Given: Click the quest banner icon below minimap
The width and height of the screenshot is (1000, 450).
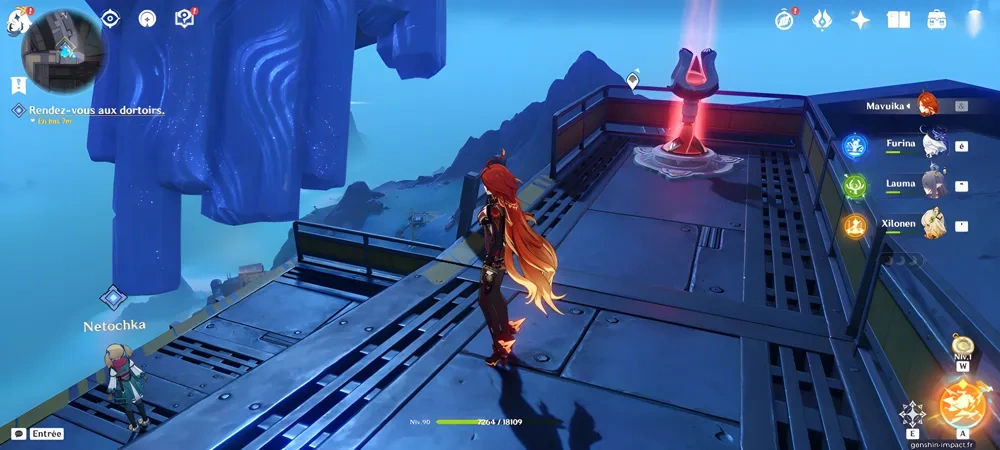Looking at the screenshot, I should pos(18,85).
